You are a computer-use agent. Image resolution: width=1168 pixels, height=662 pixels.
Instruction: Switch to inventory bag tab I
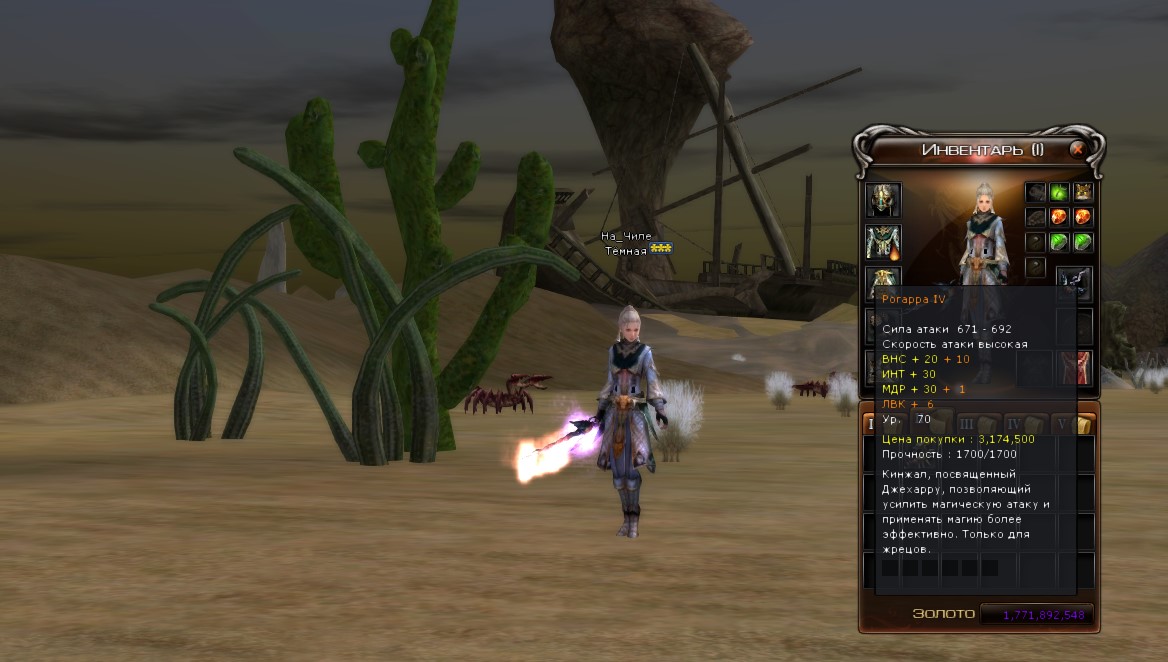pyautogui.click(x=869, y=424)
